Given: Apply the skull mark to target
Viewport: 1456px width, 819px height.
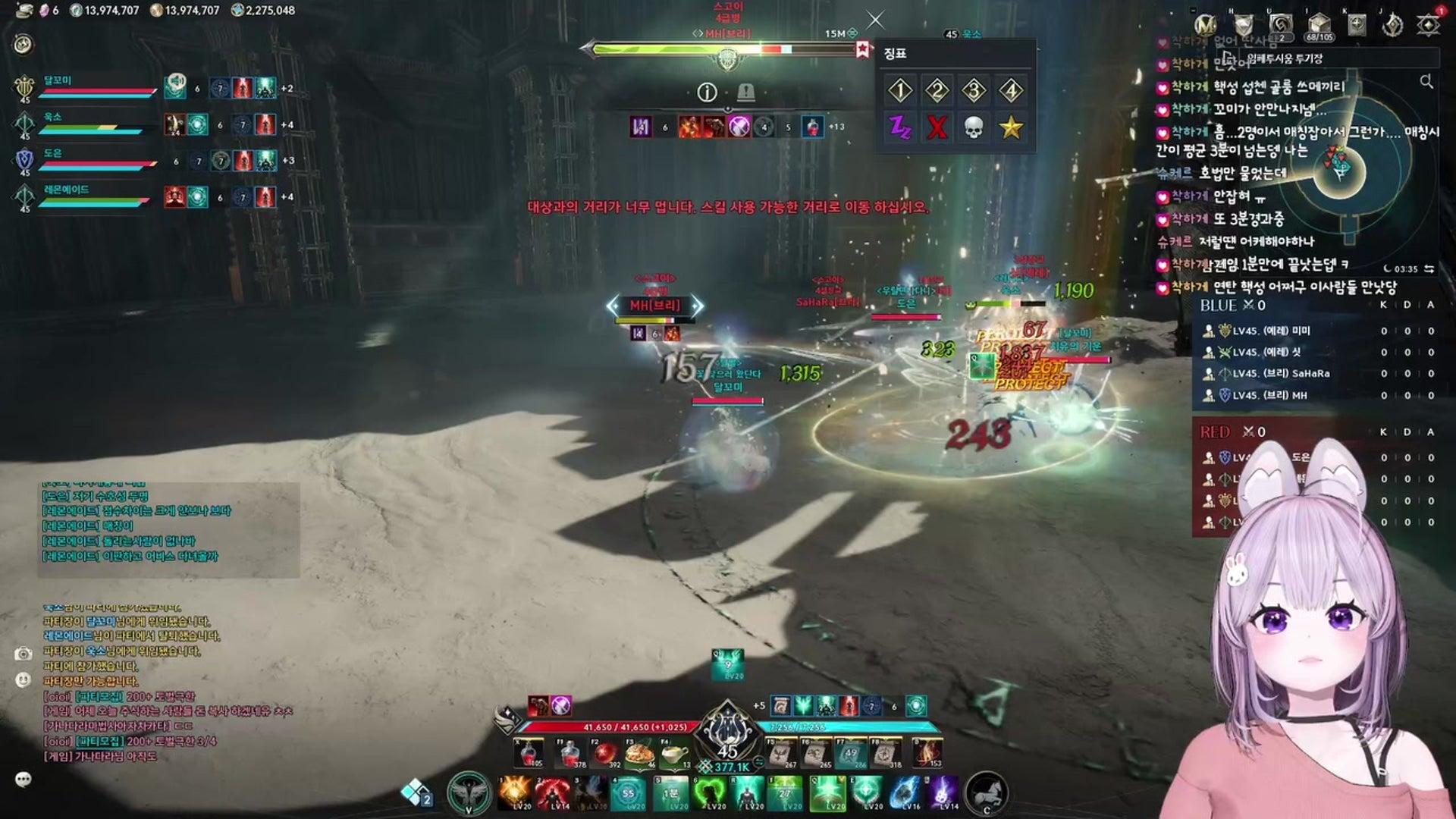Looking at the screenshot, I should click(974, 127).
